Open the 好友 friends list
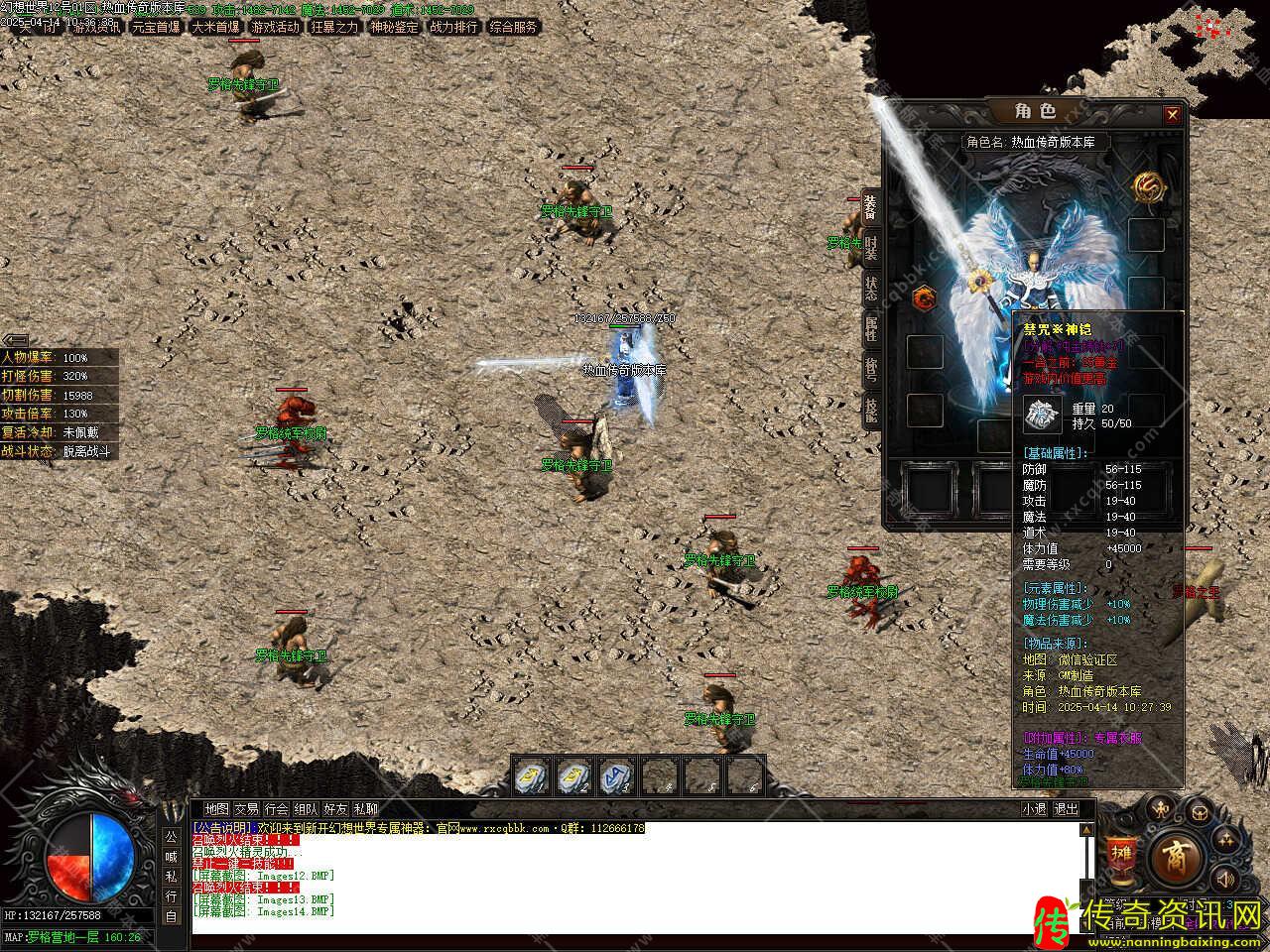This screenshot has width=1270, height=952. point(335,809)
